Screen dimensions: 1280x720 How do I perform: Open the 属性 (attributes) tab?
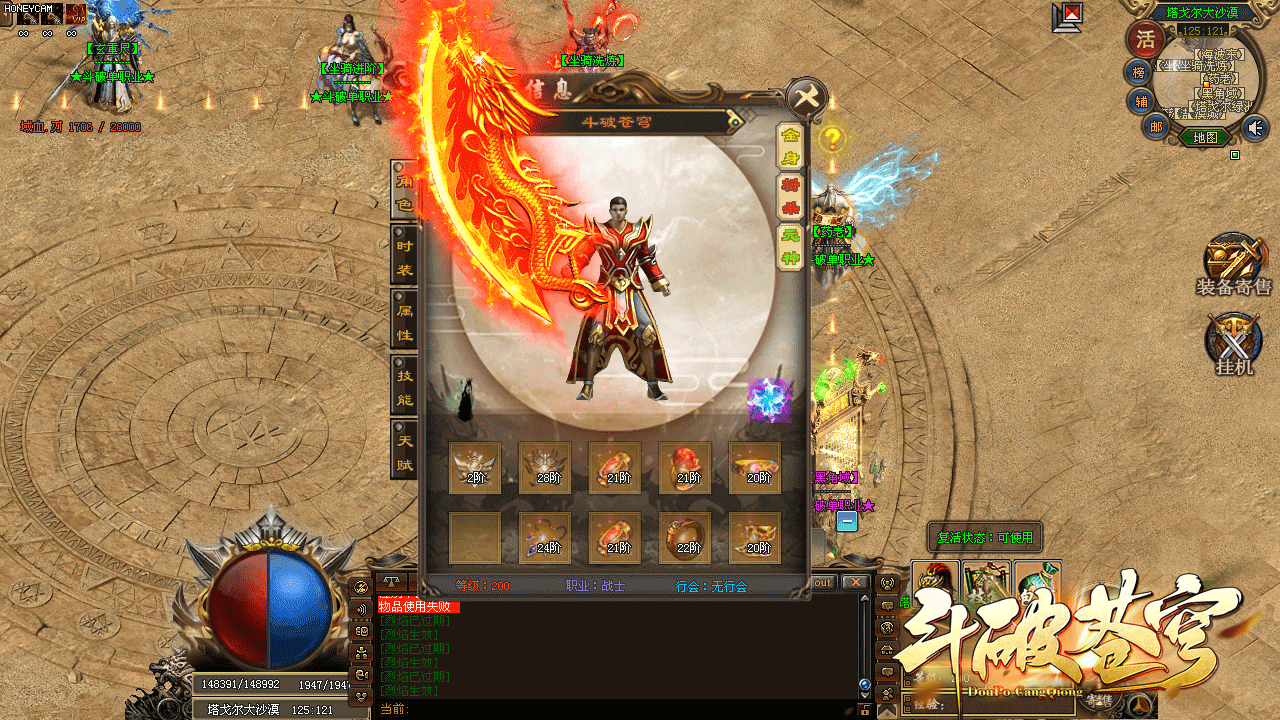tap(404, 322)
